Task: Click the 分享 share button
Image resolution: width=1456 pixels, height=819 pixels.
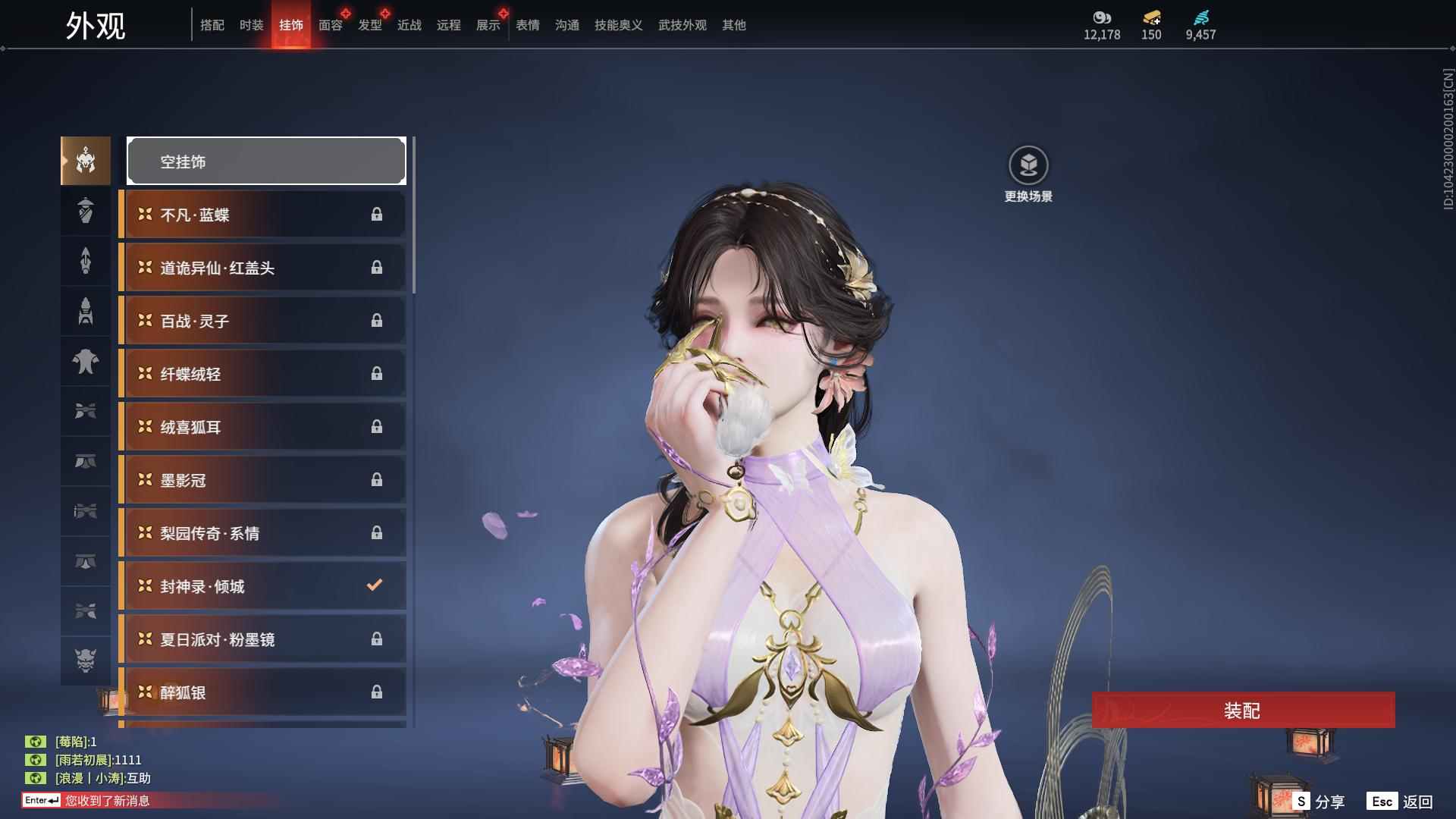Action: 1319,801
